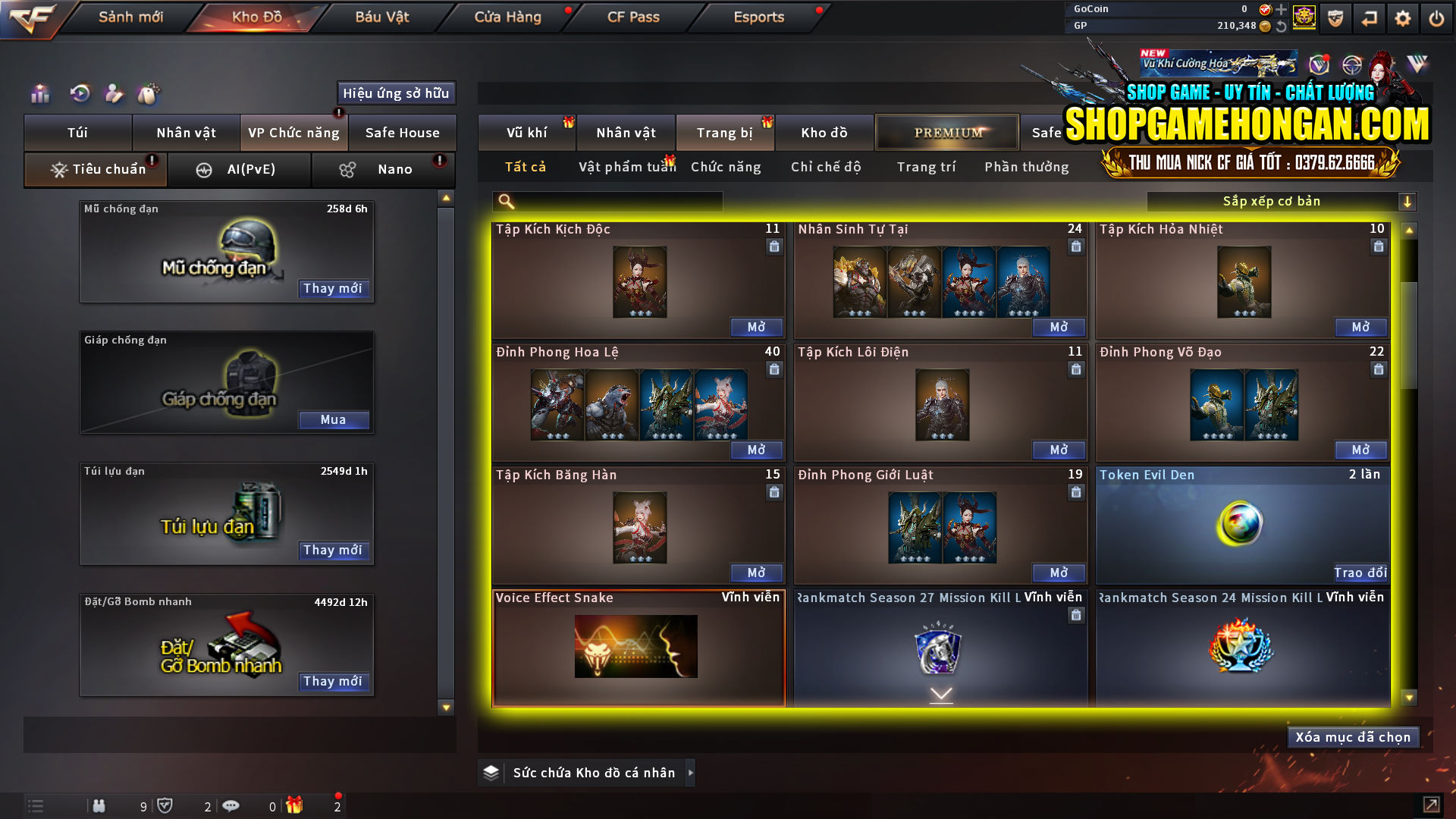Switch to the VP Chức năng filter
Image resolution: width=1456 pixels, height=819 pixels.
[293, 132]
